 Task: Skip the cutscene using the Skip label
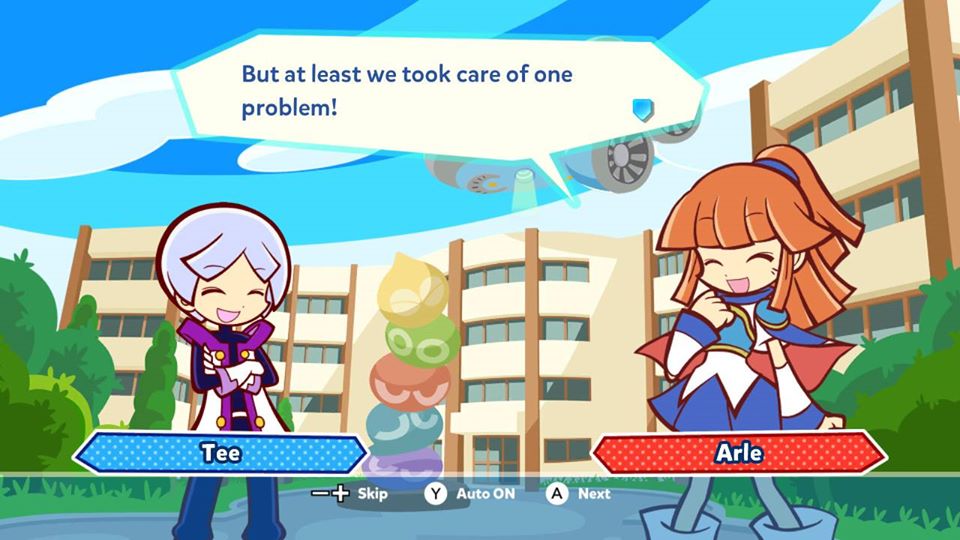(372, 493)
